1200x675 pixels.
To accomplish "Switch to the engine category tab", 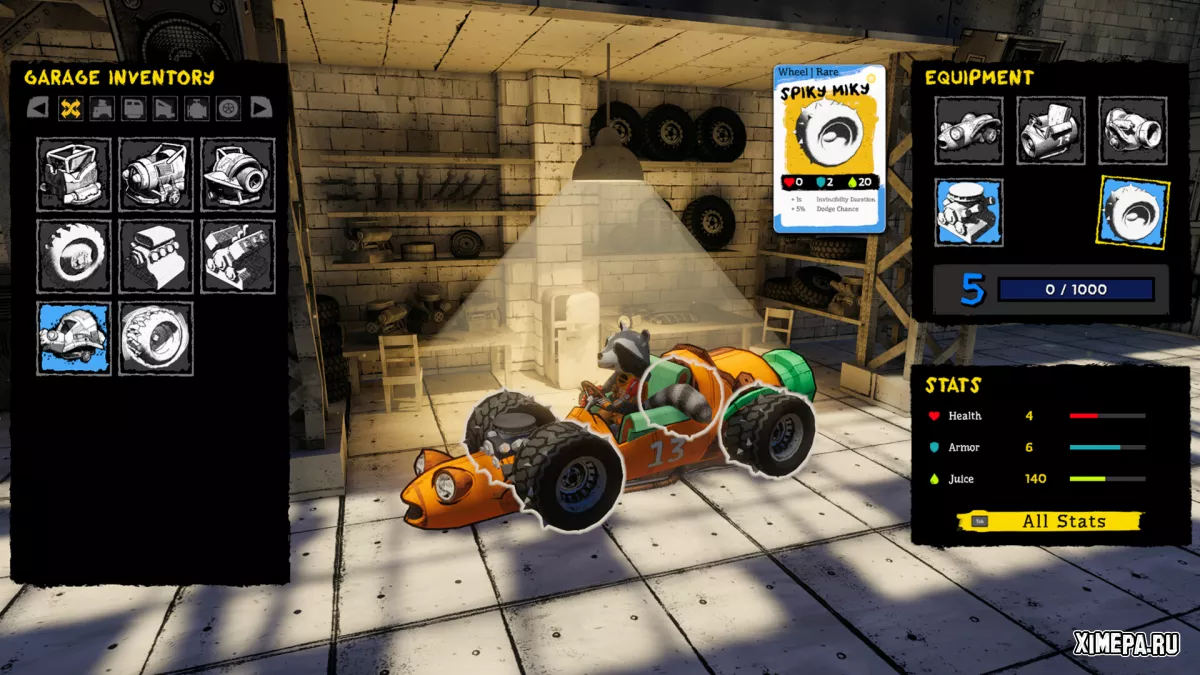I will pyautogui.click(x=197, y=108).
